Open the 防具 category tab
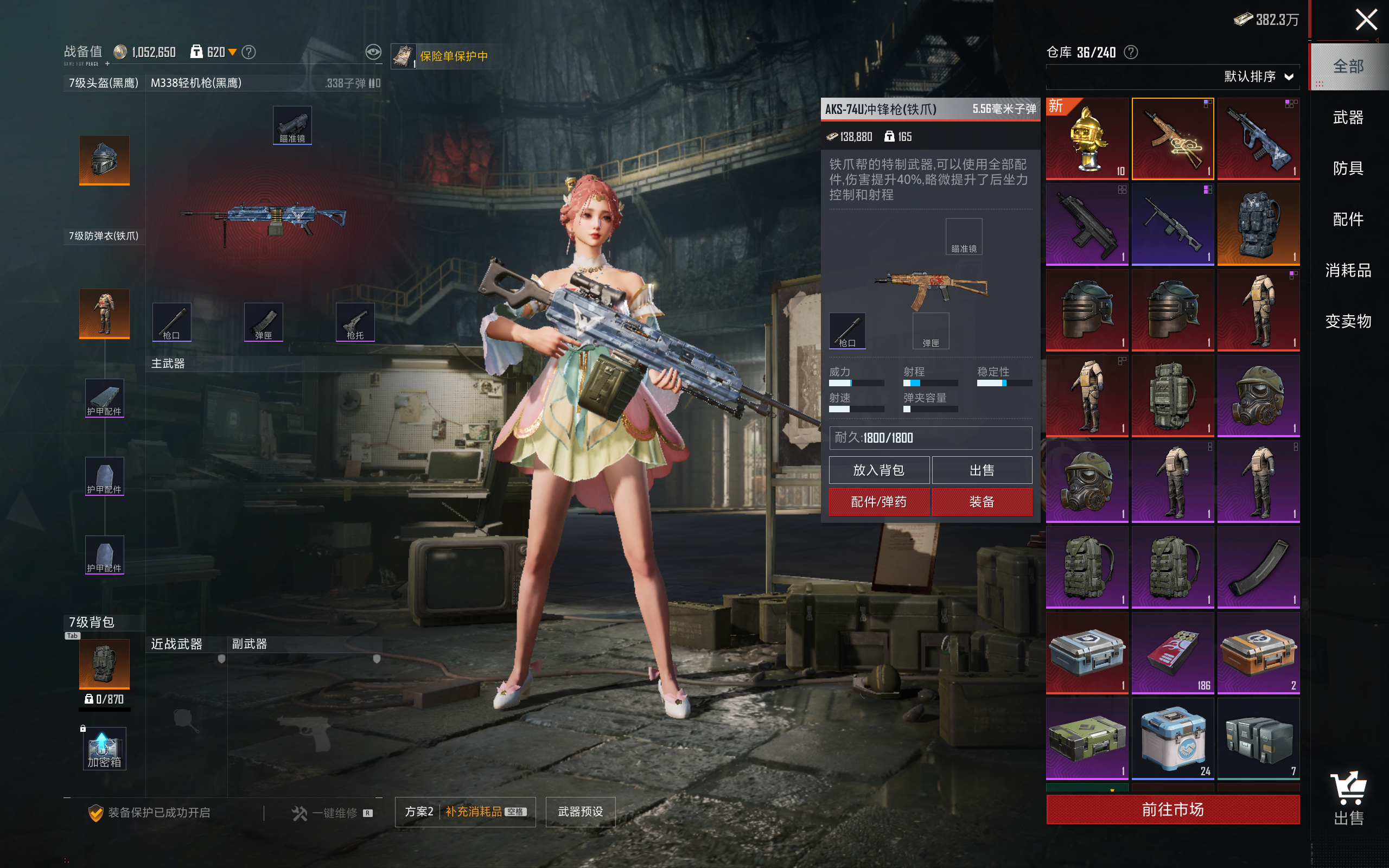This screenshot has width=1389, height=868. click(x=1348, y=168)
